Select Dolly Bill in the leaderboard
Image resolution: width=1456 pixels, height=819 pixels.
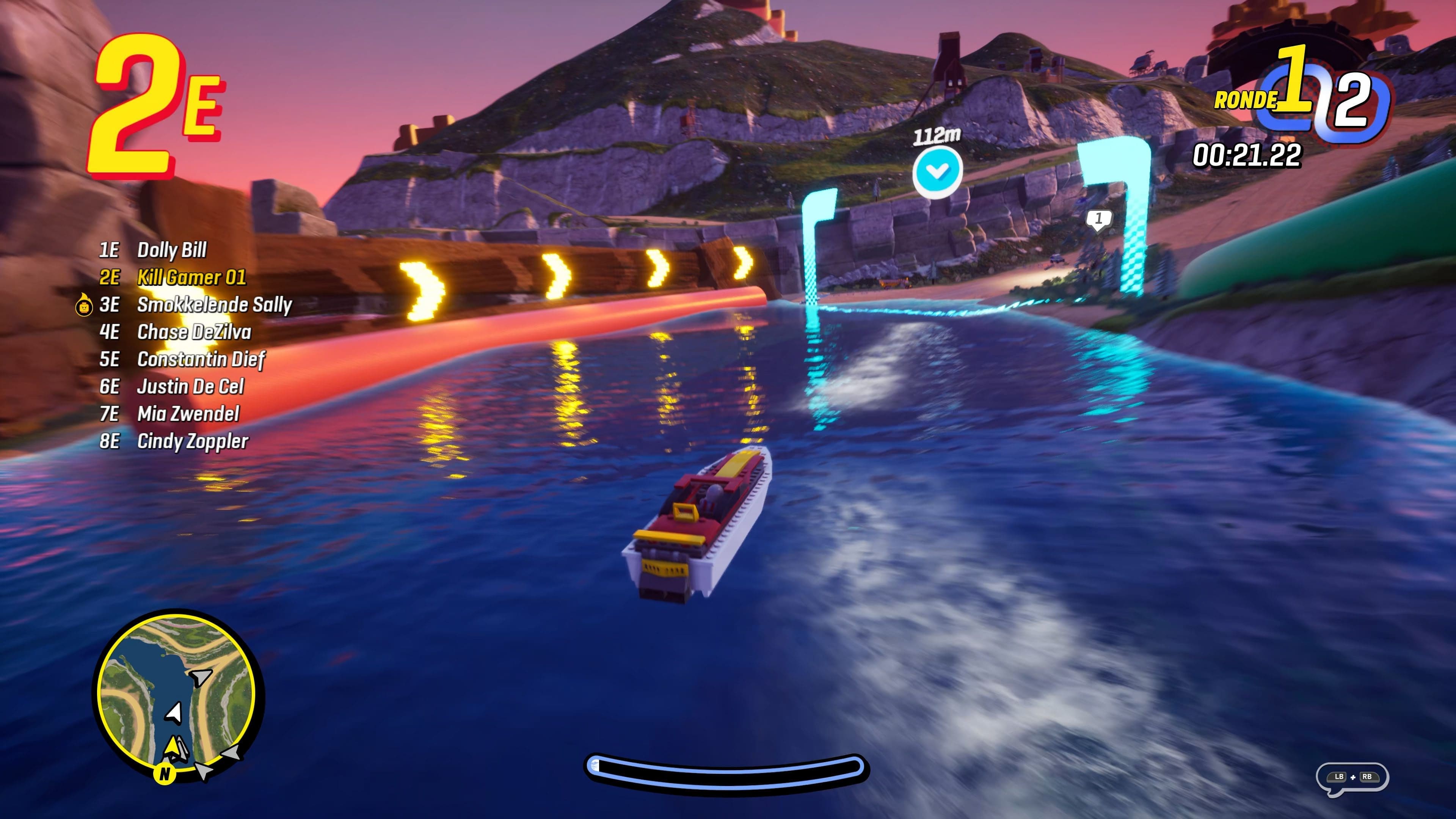172,250
